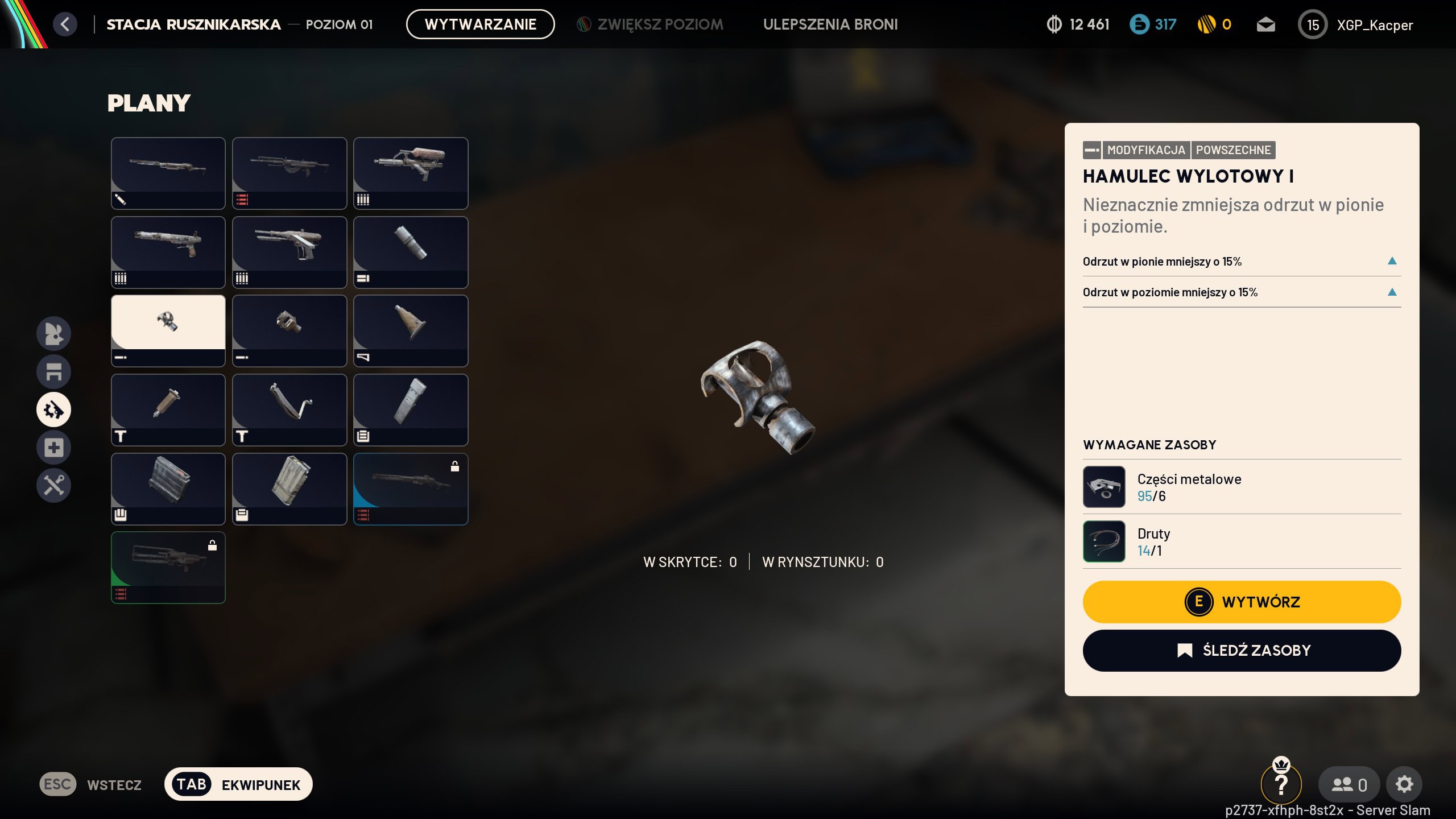Switch to the Wytwarzanie tab
The height and width of the screenshot is (819, 1456).
pos(480,24)
